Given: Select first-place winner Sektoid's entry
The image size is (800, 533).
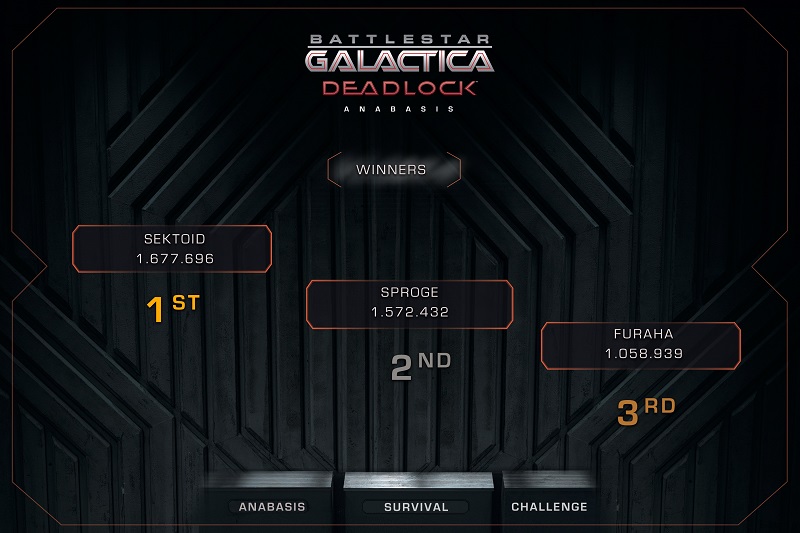Looking at the screenshot, I should click(x=172, y=249).
